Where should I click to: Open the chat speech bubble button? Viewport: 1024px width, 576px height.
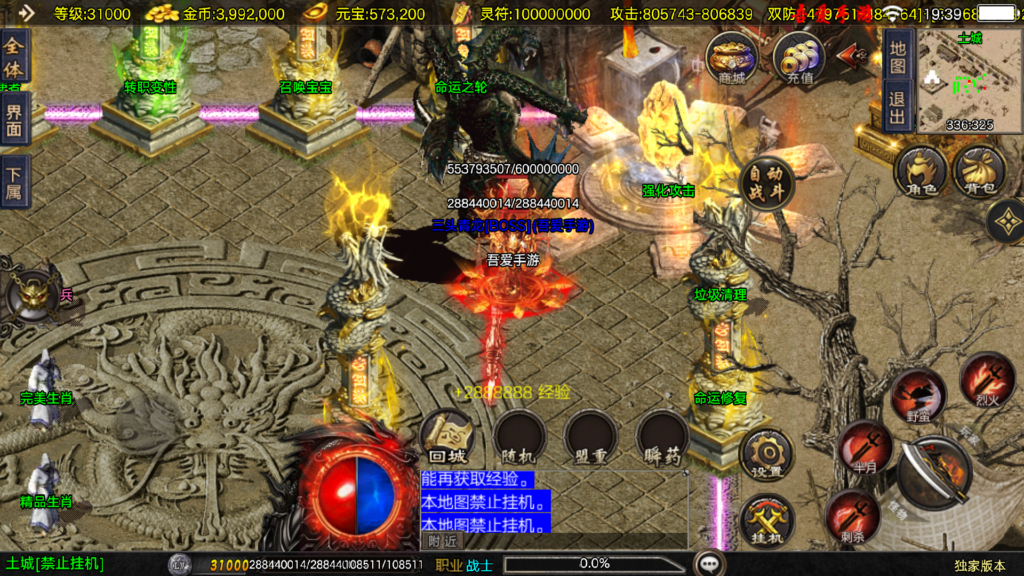click(x=710, y=563)
